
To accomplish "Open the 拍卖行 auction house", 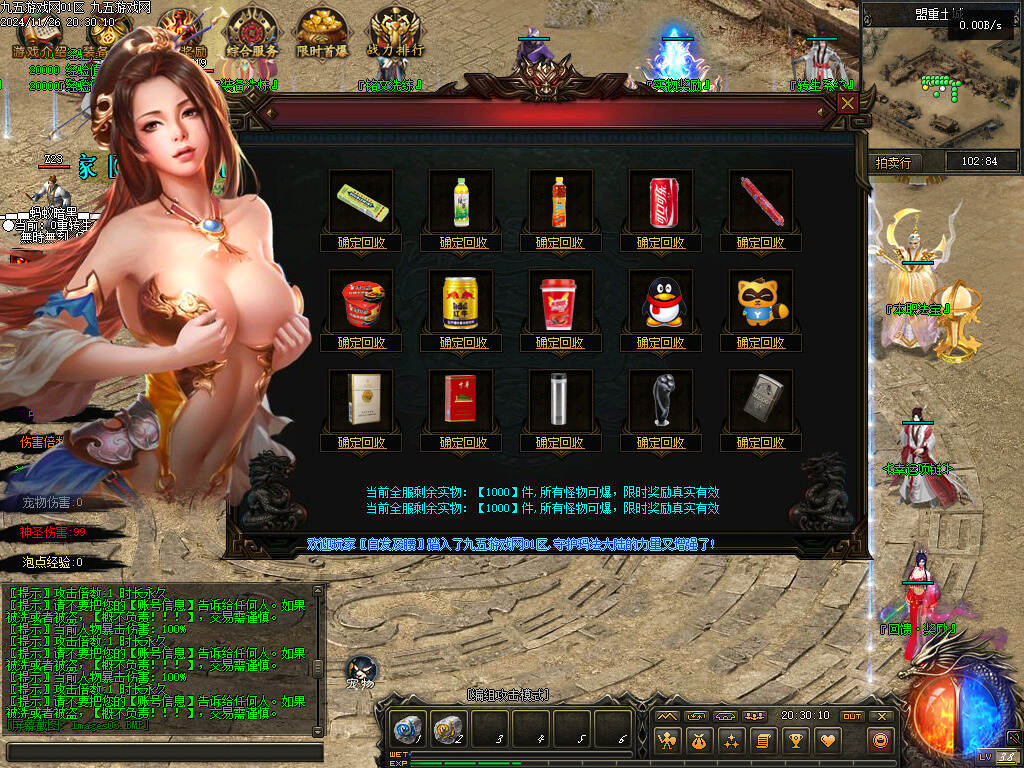I will pyautogui.click(x=893, y=162).
